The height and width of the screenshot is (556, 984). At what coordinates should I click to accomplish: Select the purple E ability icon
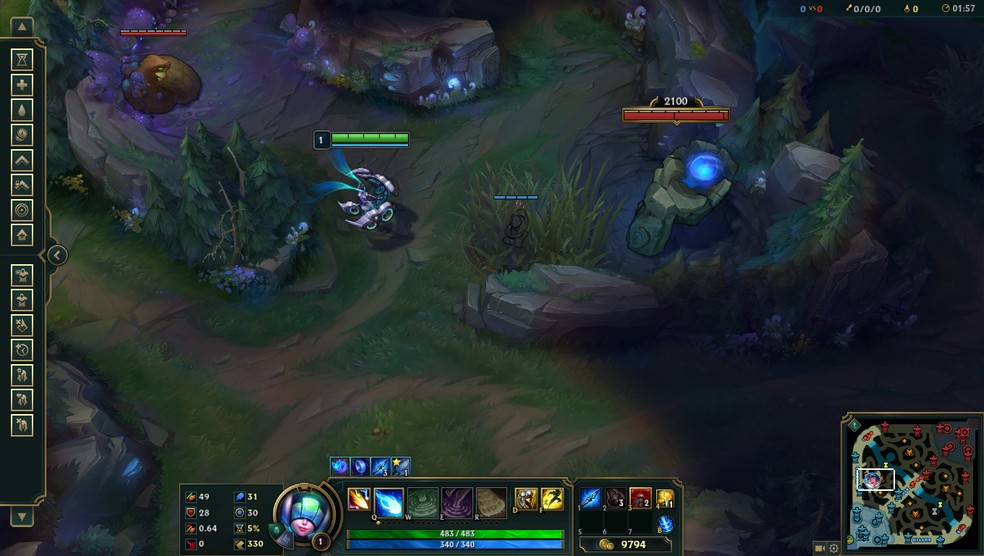click(x=456, y=500)
